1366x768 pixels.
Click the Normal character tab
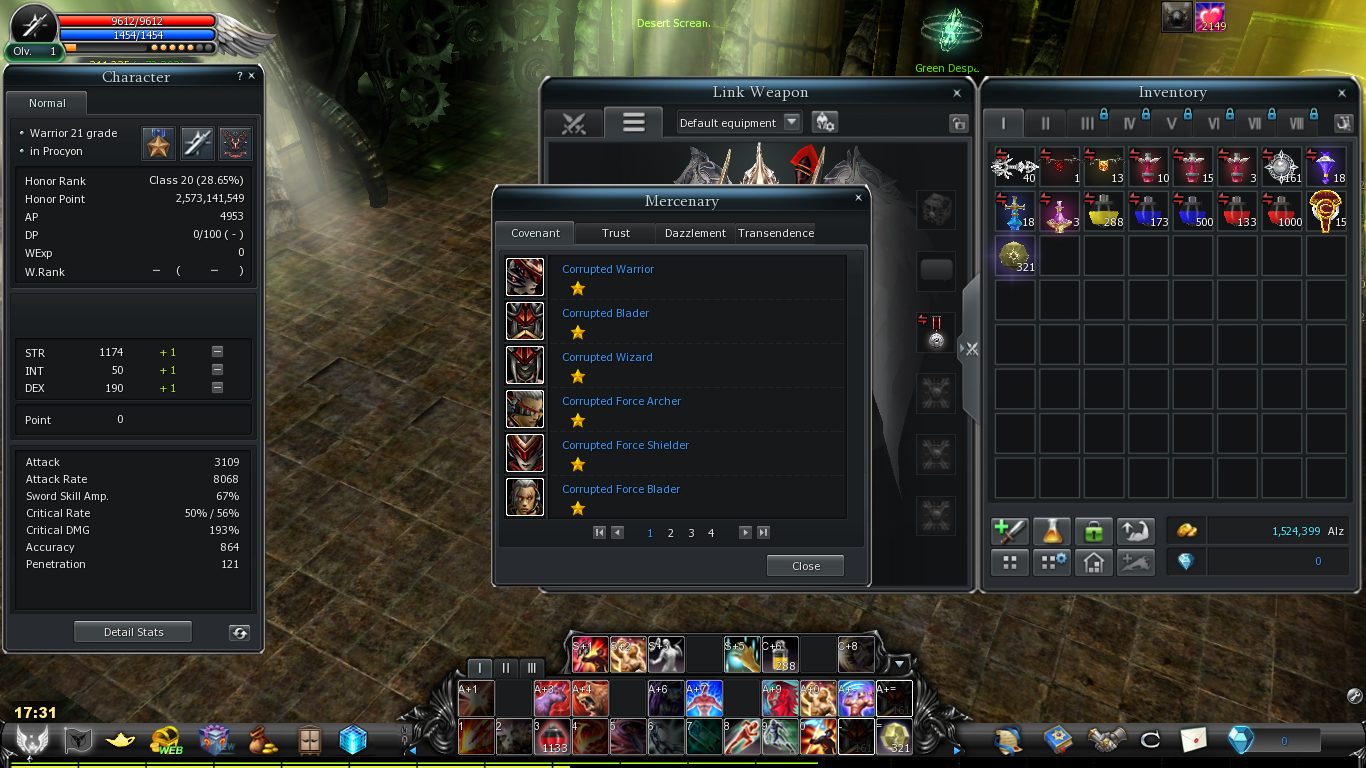point(47,103)
